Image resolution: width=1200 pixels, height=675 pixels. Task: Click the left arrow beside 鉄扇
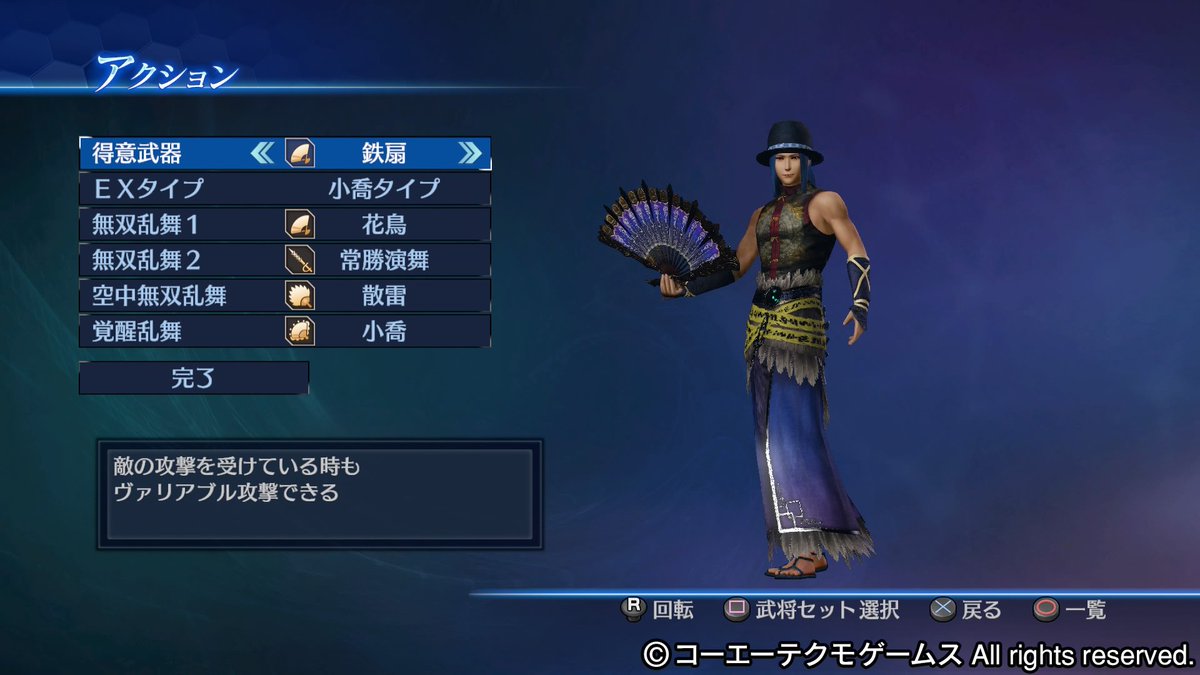[262, 153]
